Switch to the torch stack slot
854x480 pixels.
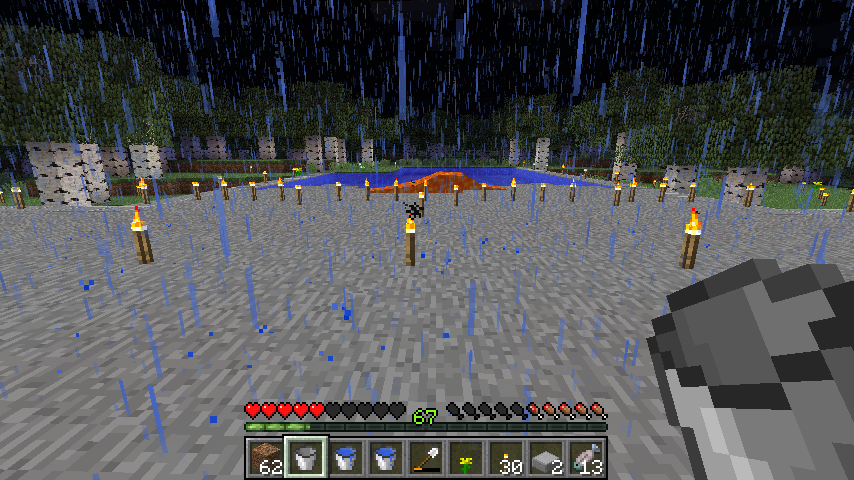(x=505, y=458)
